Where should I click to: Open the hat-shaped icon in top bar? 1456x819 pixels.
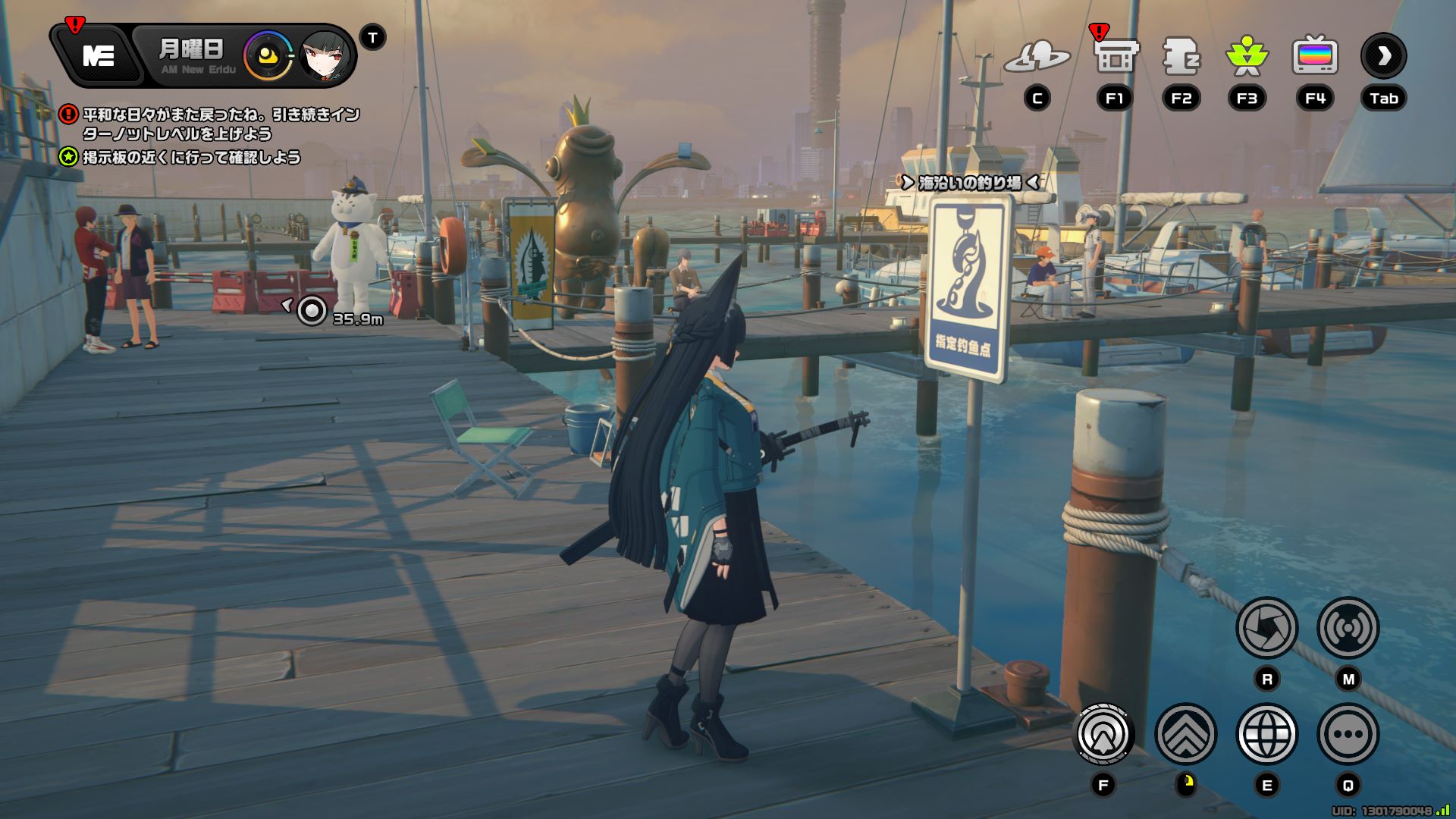click(1037, 56)
